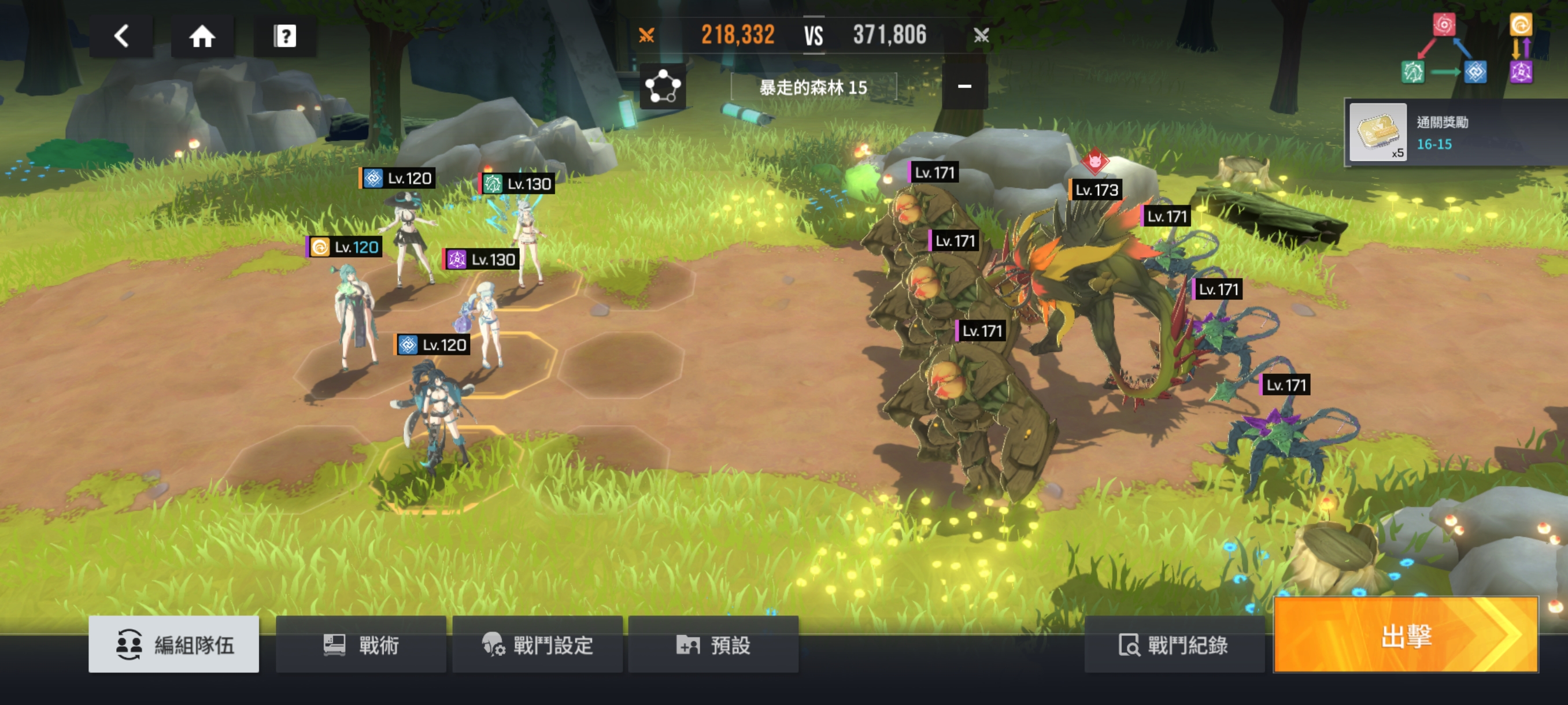Open the pentagon formation icon

click(662, 87)
